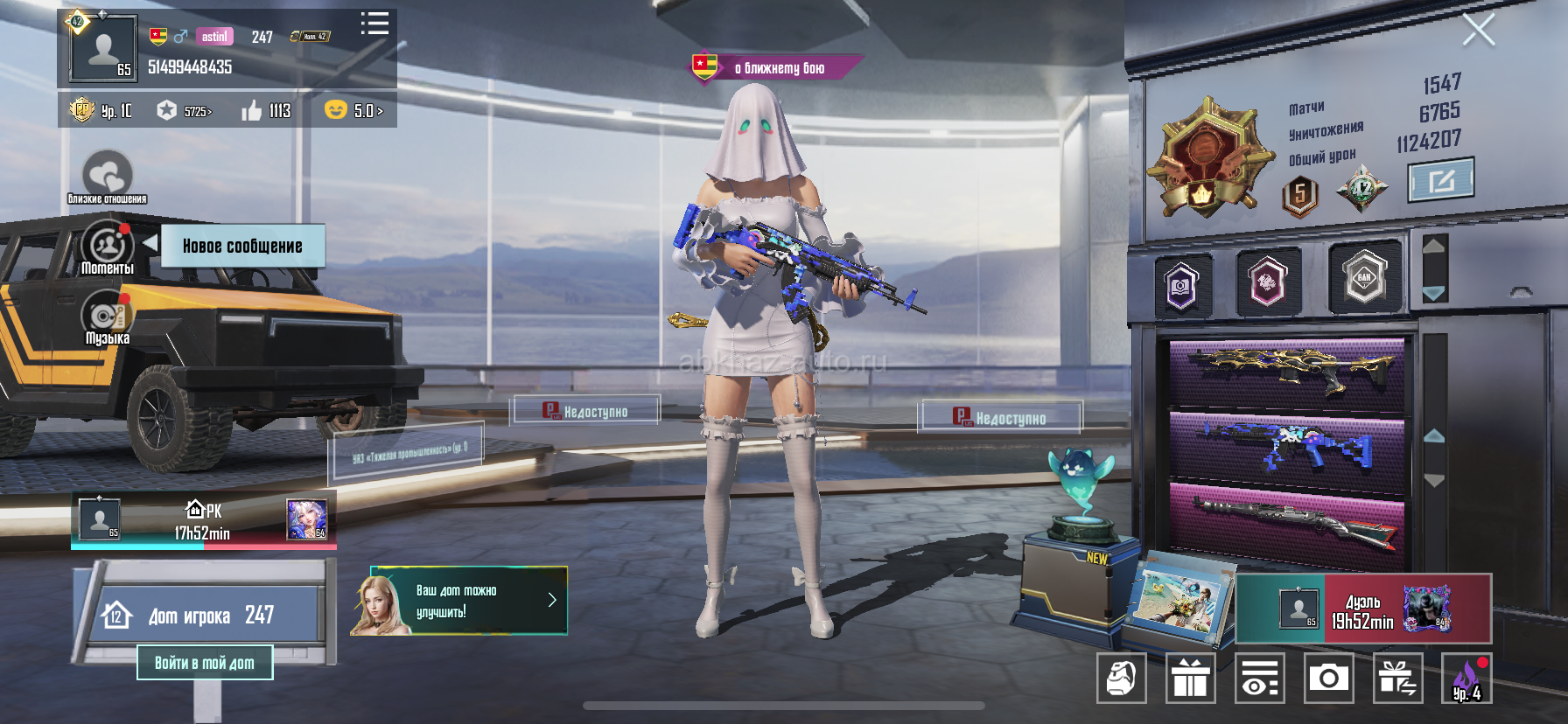This screenshot has height=724, width=1568.
Task: Close the profile screen with the X
Action: click(x=1479, y=31)
